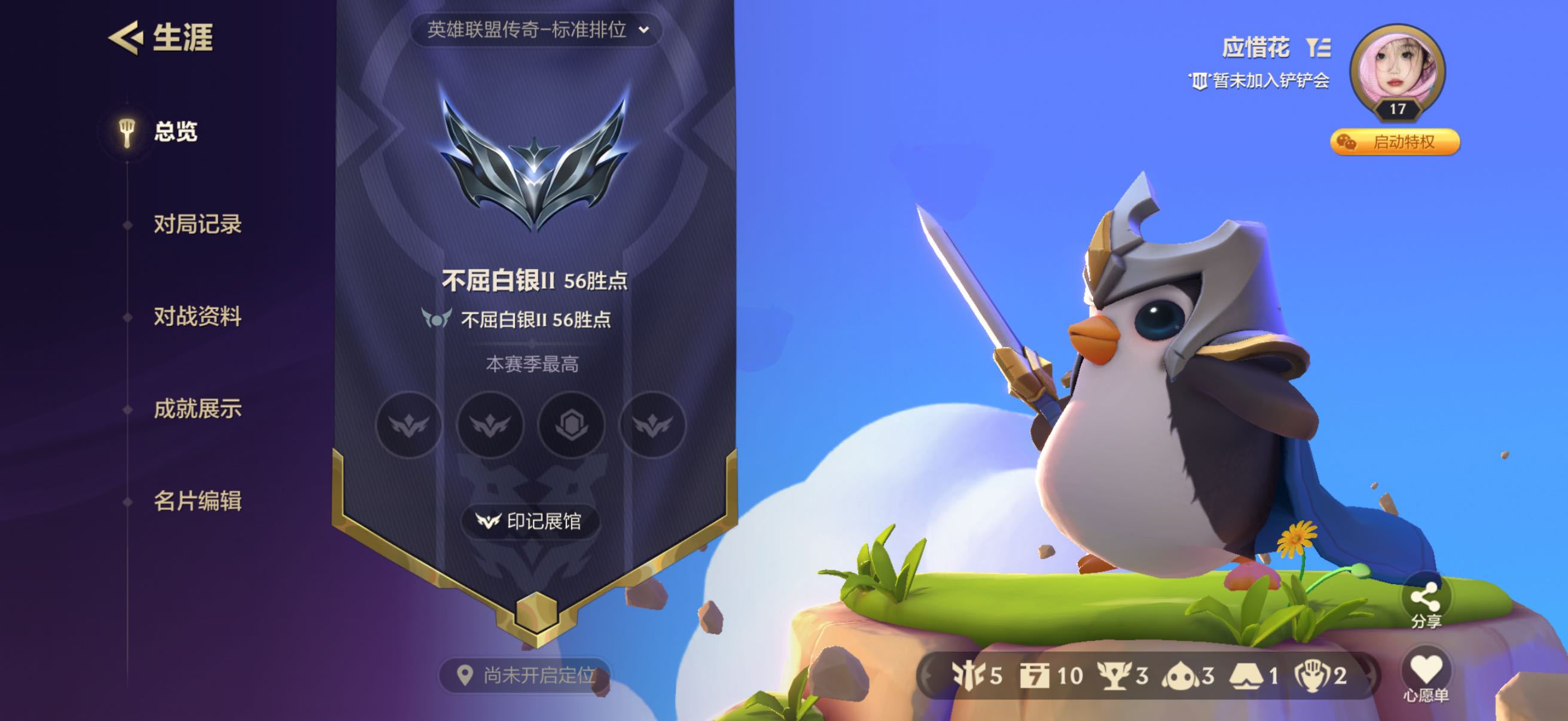Activate the 启动特权 privilege button
The image size is (1568, 721).
coord(1395,142)
